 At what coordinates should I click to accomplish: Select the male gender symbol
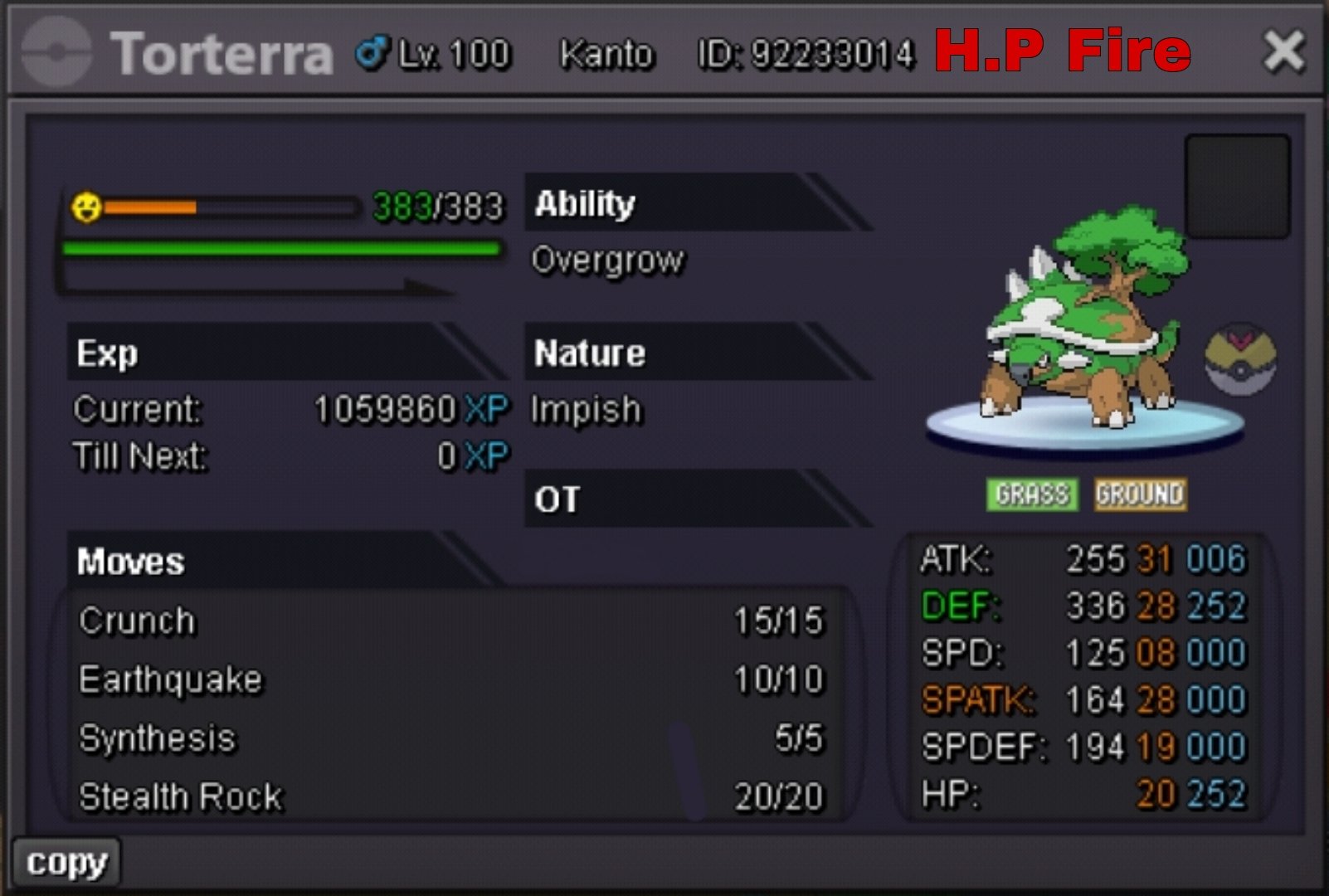pos(371,50)
